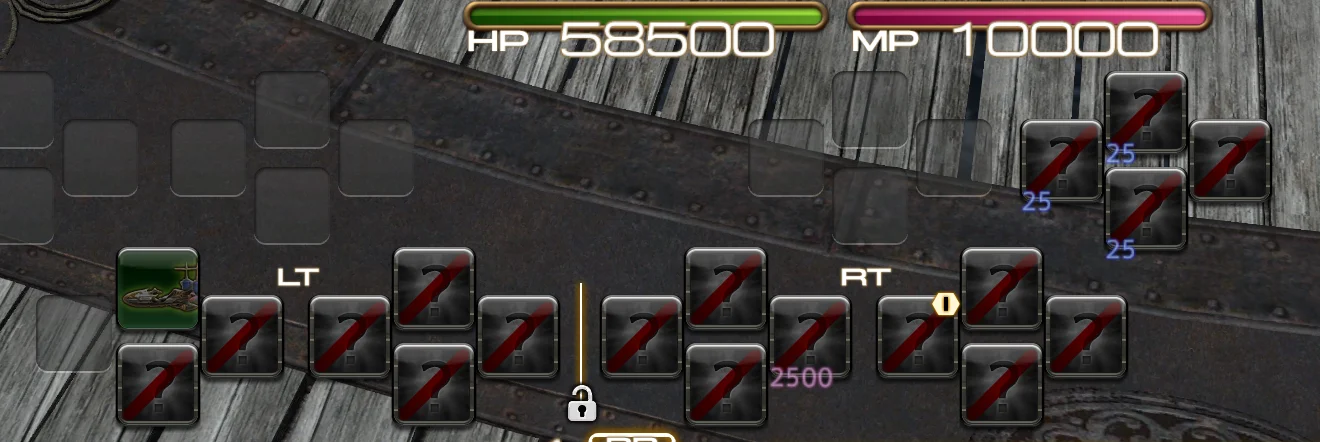Select the green airship icon slot
The width and height of the screenshot is (1320, 442).
(158, 289)
